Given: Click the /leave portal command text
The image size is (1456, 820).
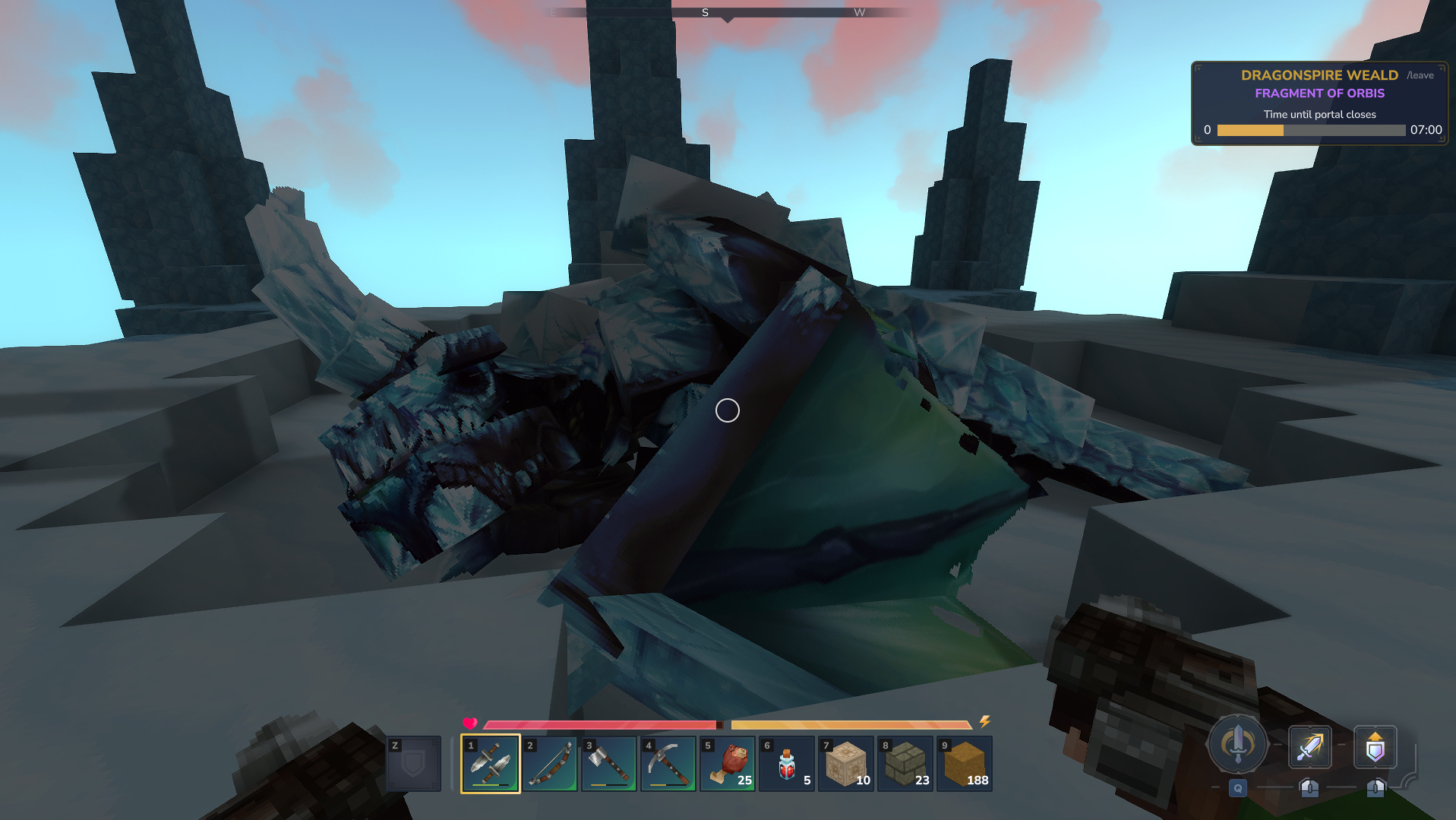Looking at the screenshot, I should 1420,75.
